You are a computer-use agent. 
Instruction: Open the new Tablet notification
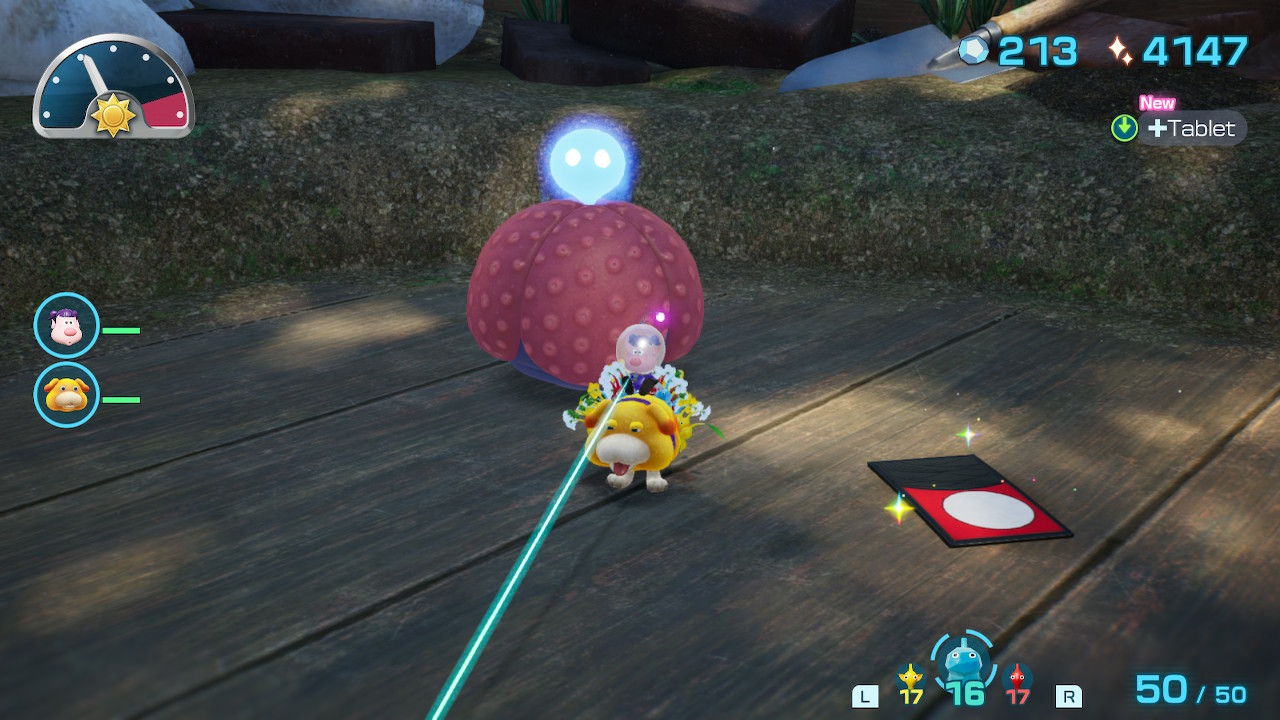click(x=1190, y=128)
